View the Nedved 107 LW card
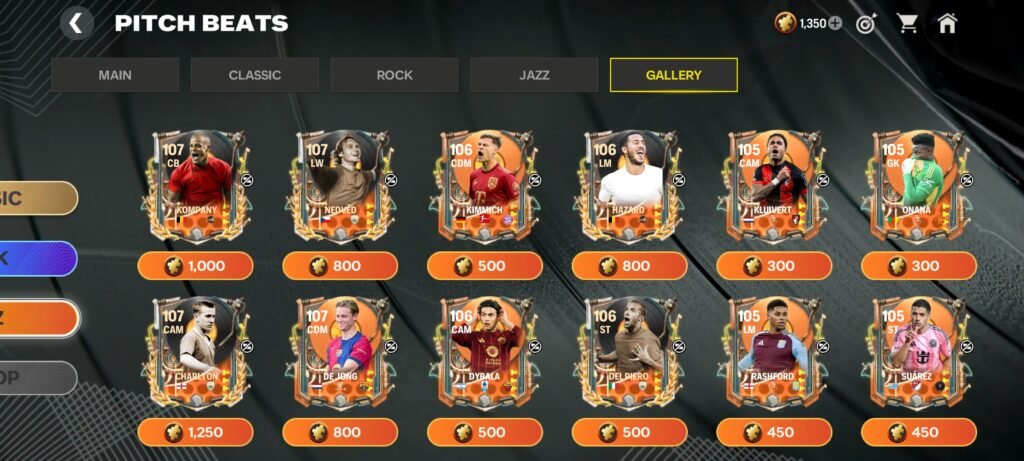1024x461 pixels. [x=340, y=186]
